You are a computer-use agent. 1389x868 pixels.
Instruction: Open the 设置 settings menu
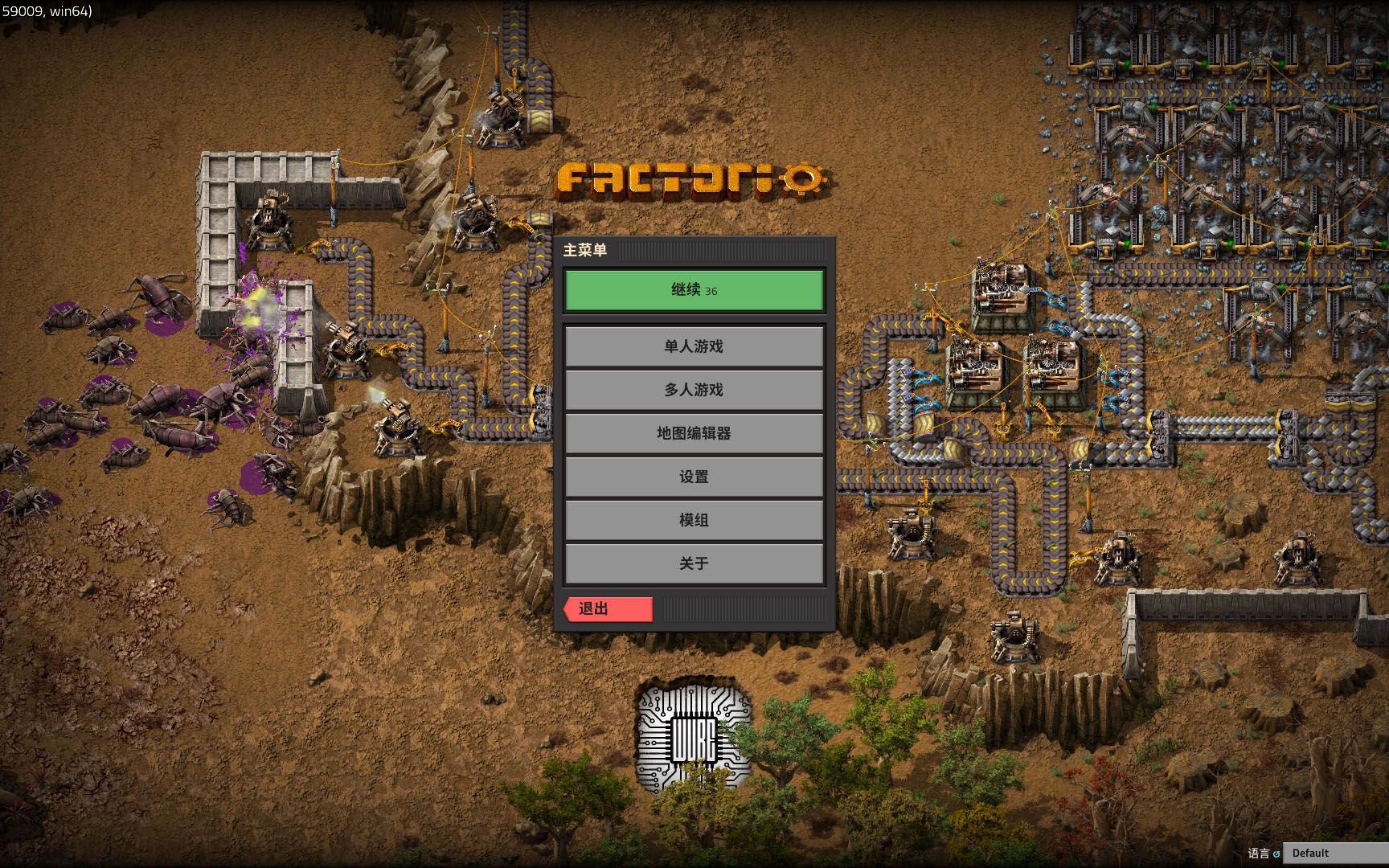click(x=694, y=477)
